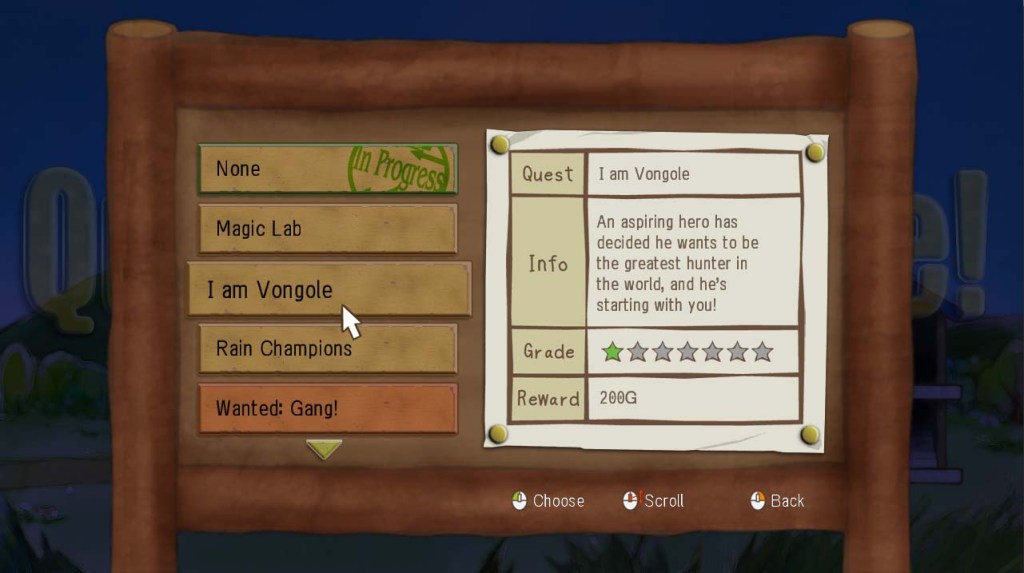Click the down arrow below quest list
This screenshot has width=1024, height=573.
pos(324,449)
